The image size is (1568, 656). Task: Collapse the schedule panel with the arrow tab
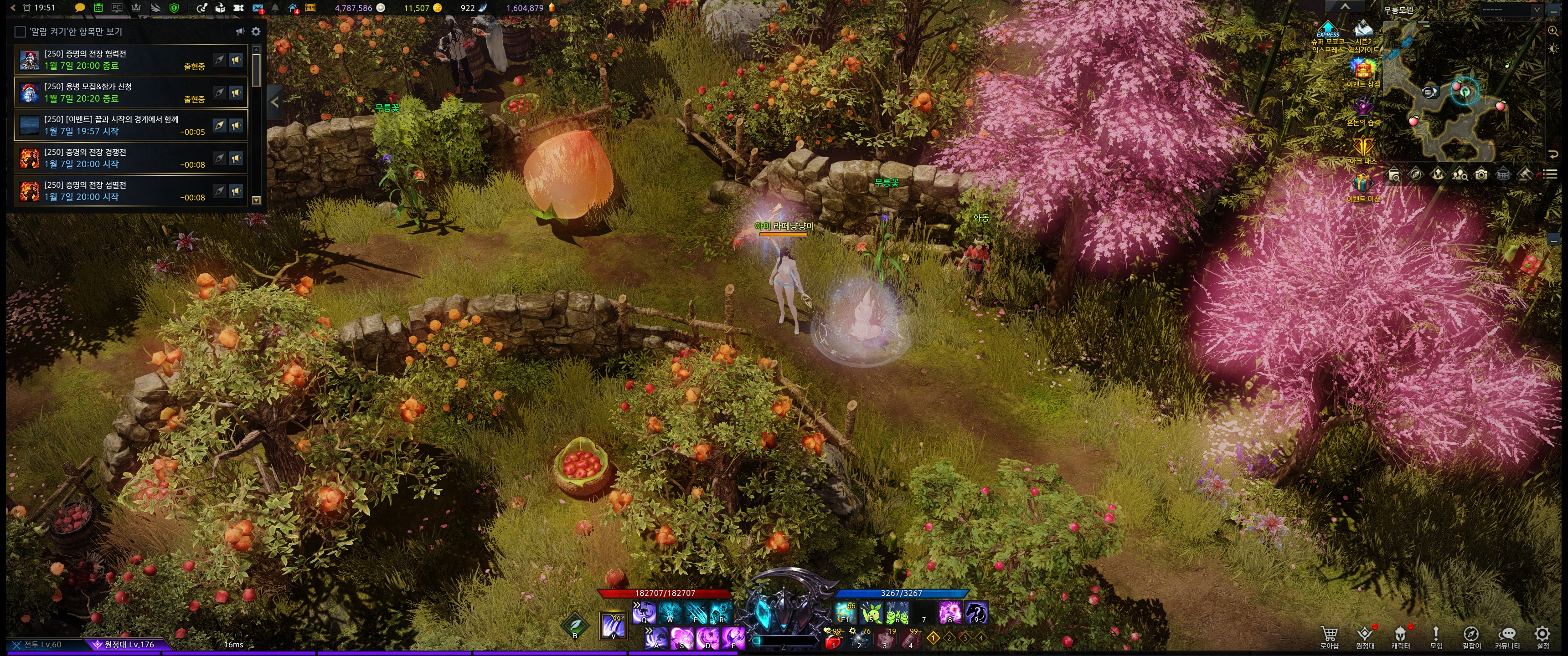pos(274,102)
